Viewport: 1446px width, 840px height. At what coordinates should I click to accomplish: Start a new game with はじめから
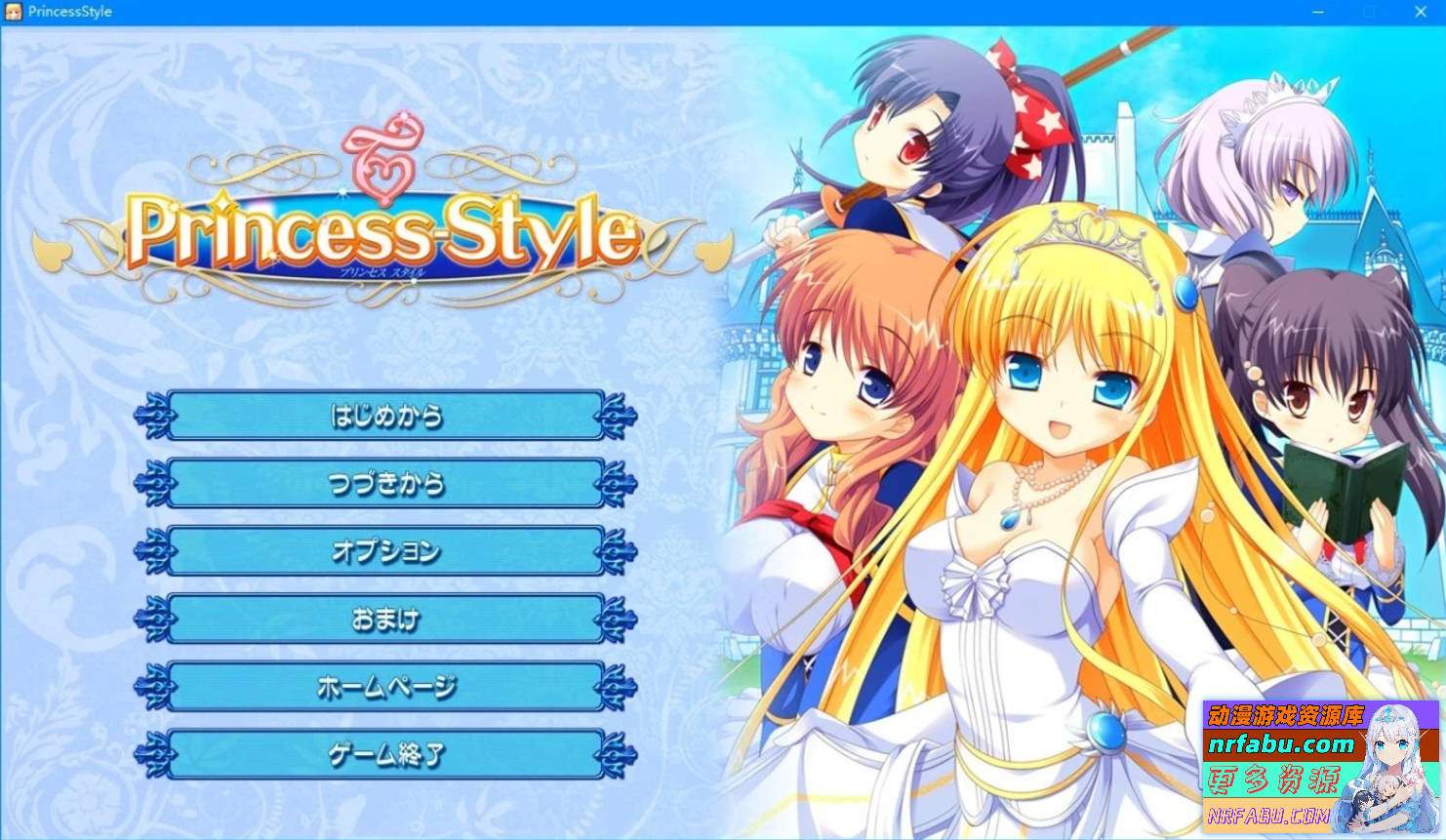tap(385, 417)
